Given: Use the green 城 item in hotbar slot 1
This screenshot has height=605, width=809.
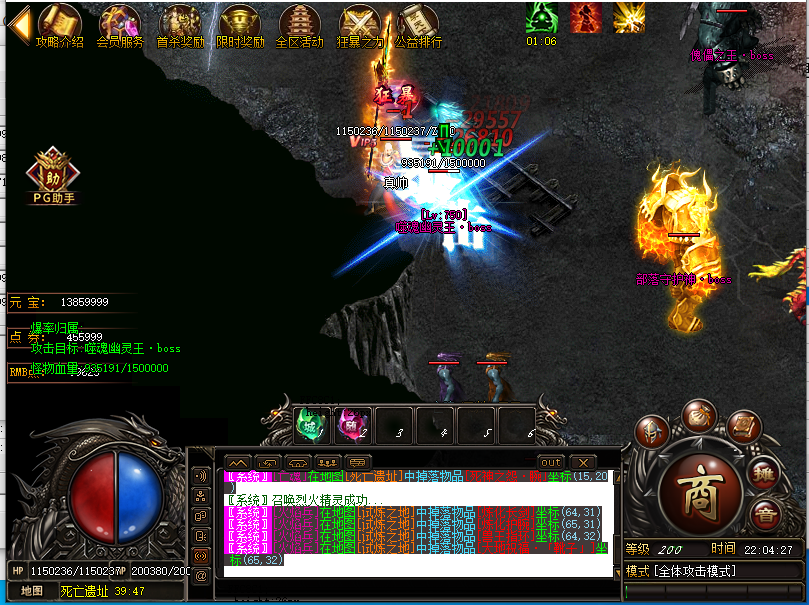Looking at the screenshot, I should click(311, 424).
